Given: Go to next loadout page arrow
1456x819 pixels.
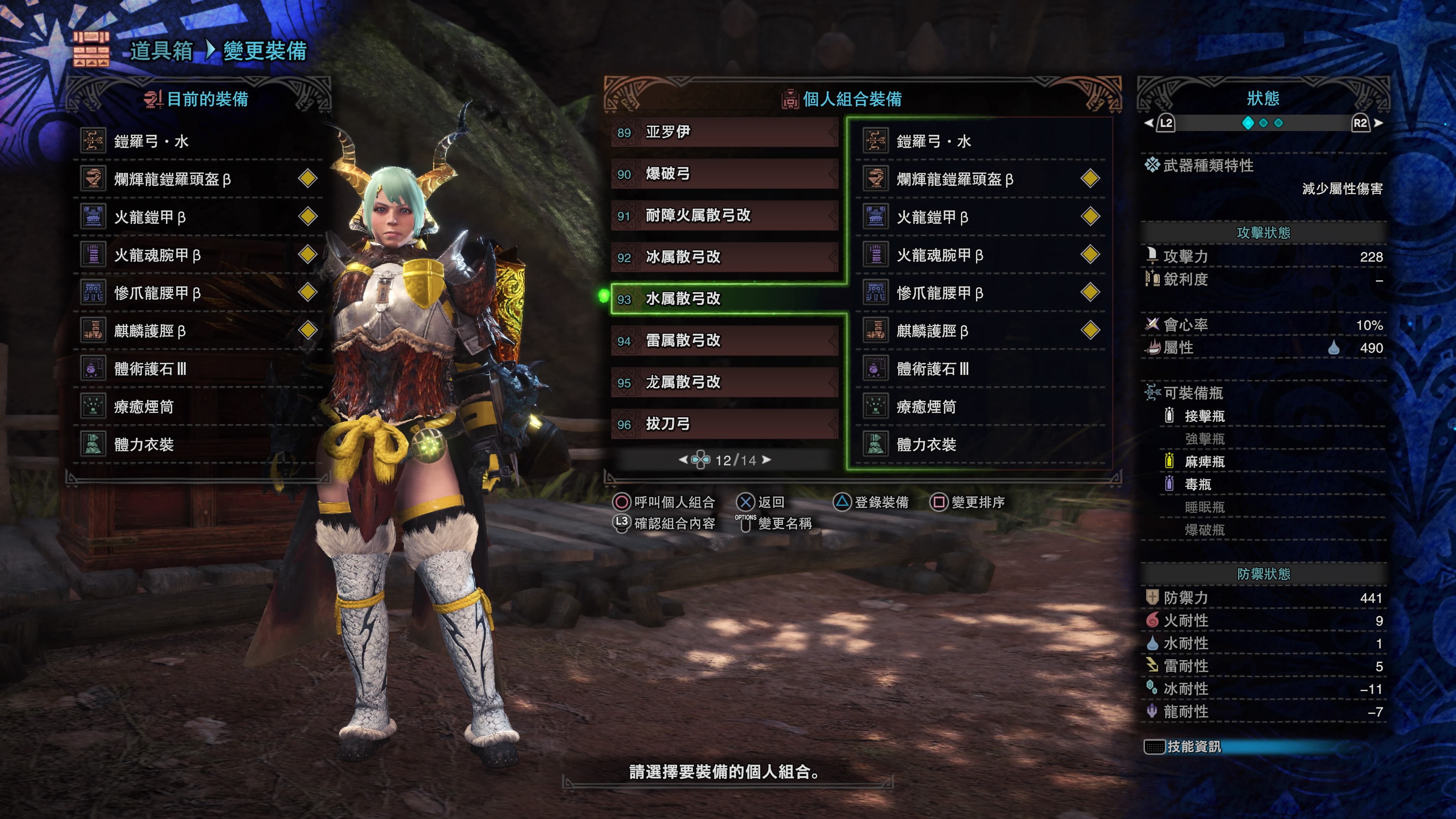Looking at the screenshot, I should [x=766, y=460].
